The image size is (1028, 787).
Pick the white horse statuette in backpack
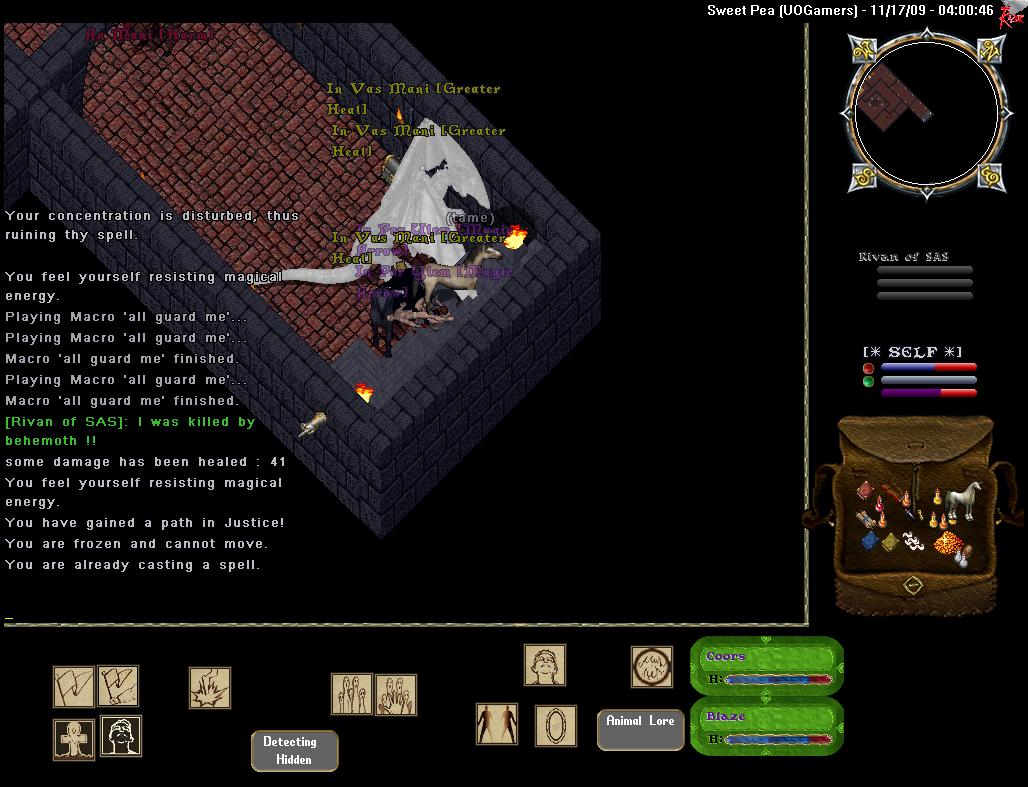pos(962,499)
